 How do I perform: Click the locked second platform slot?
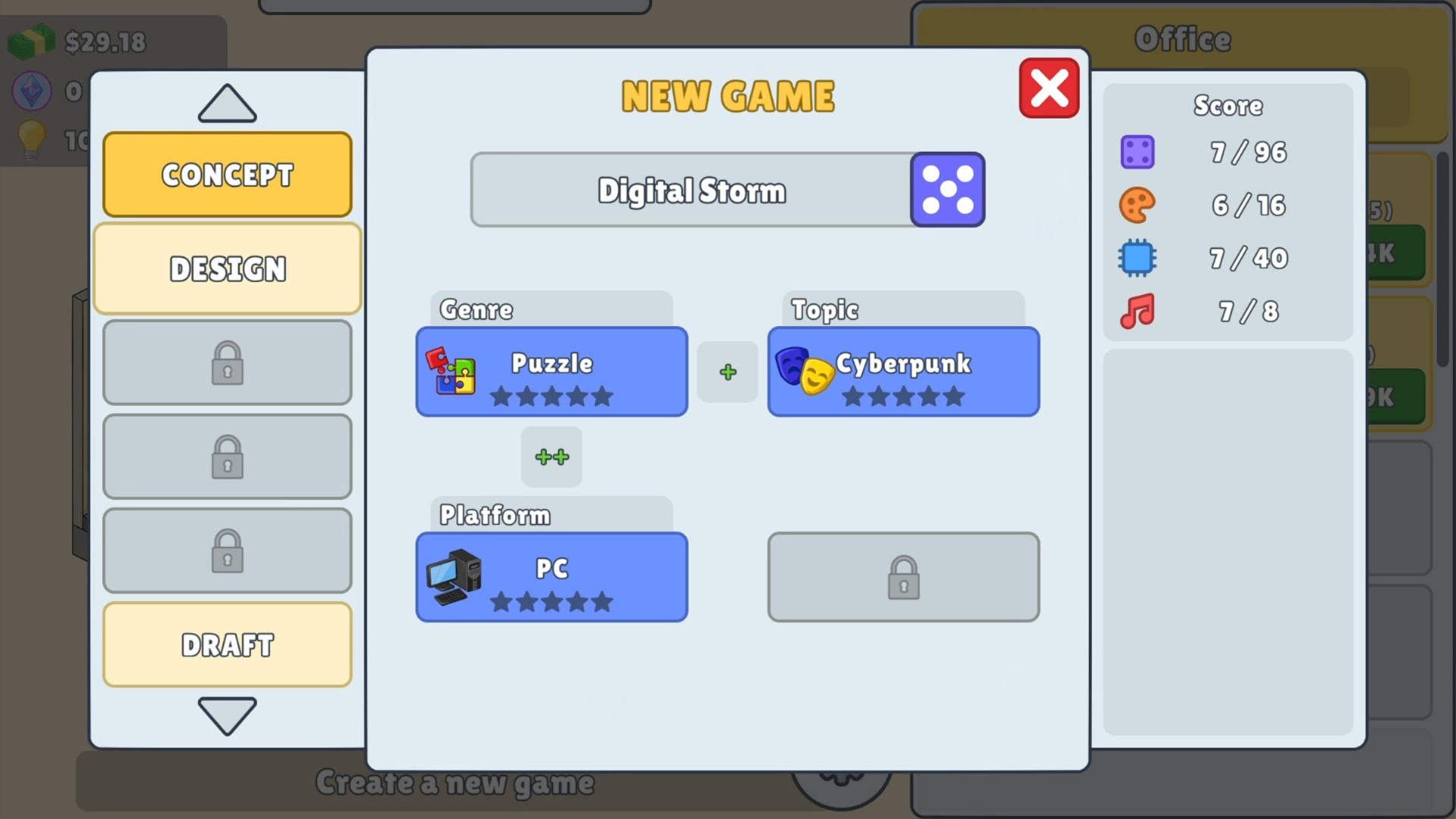902,577
